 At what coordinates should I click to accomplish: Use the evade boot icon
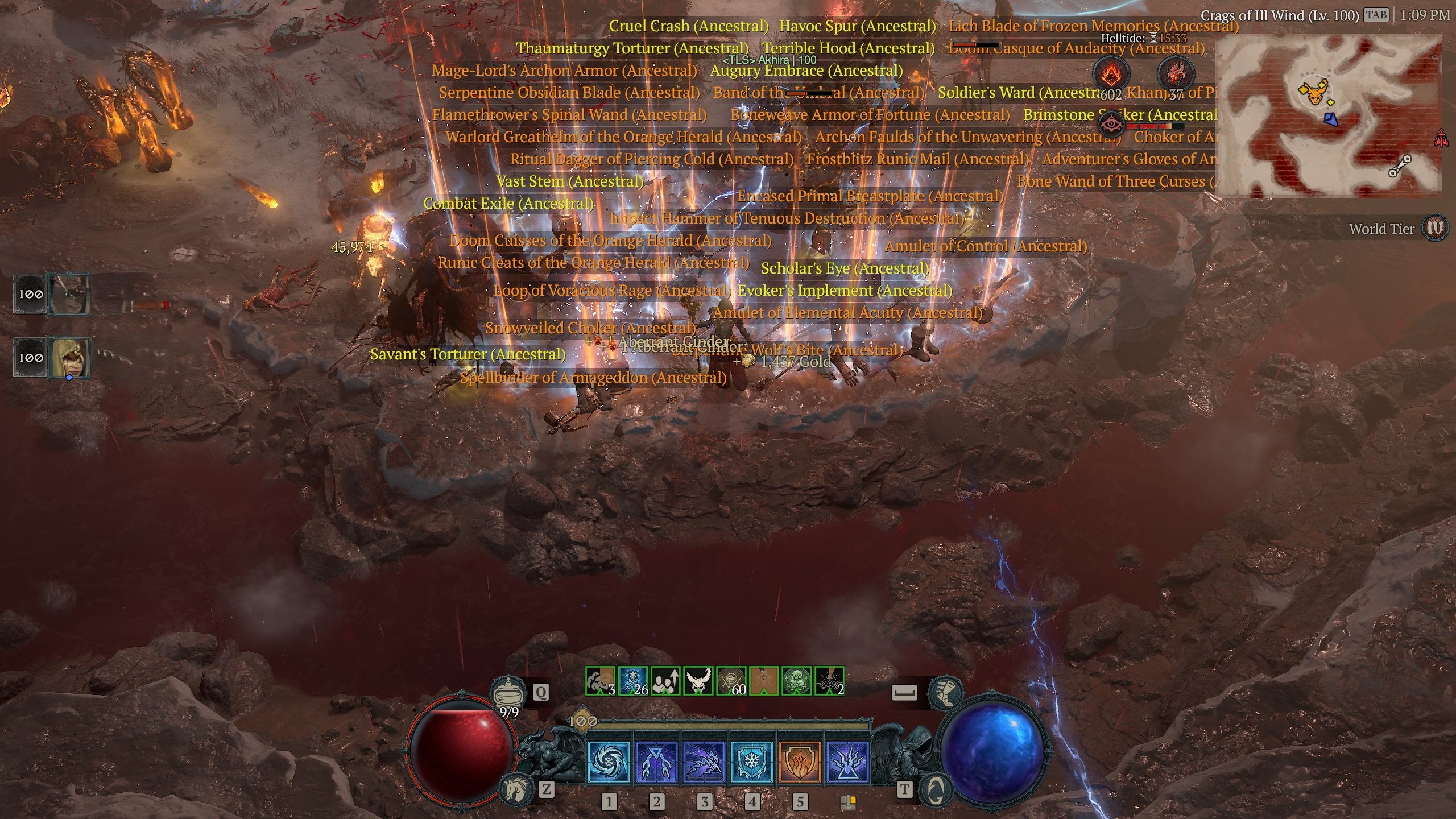(945, 692)
